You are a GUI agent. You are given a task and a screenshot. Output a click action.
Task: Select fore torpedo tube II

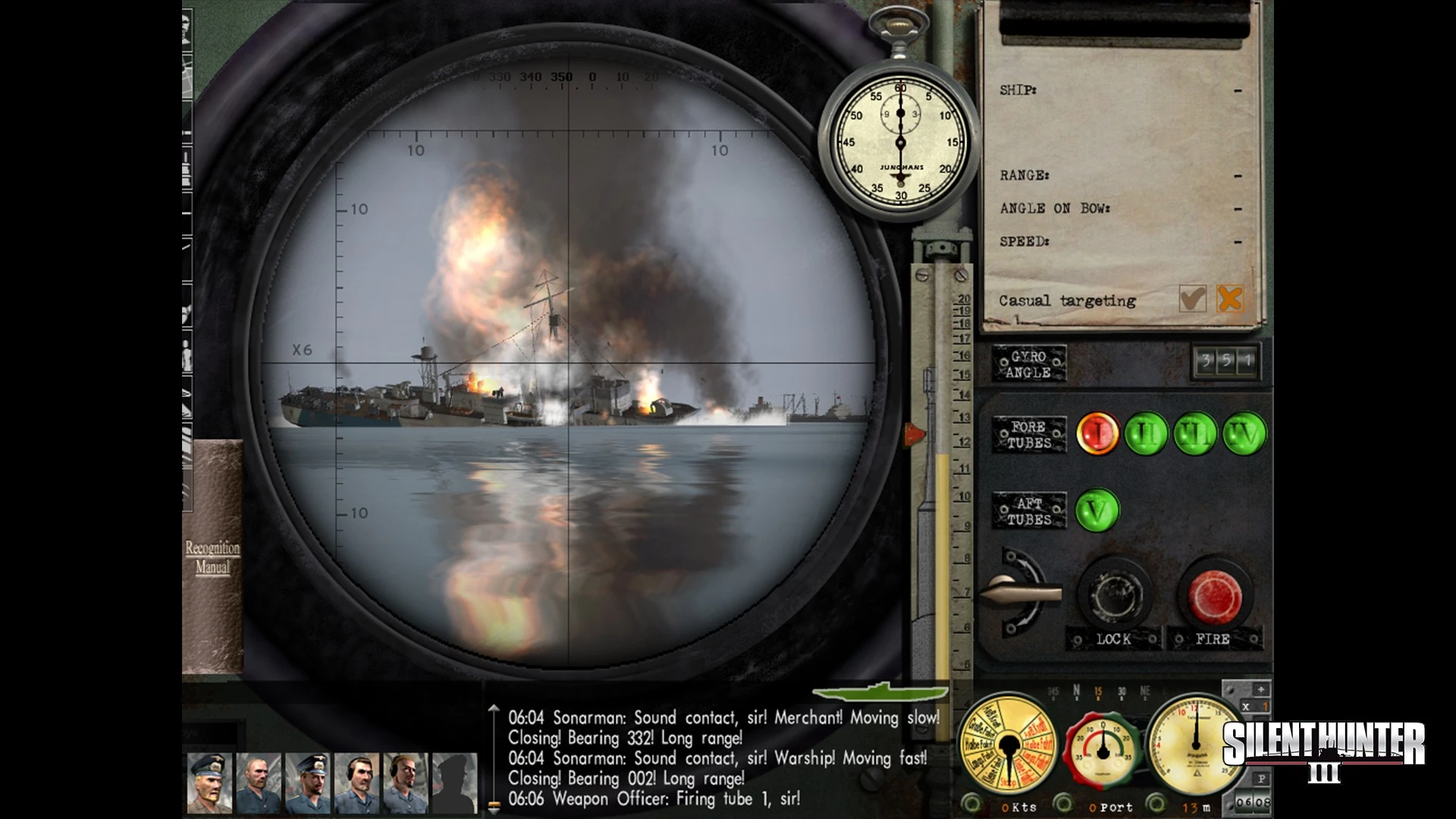(1146, 434)
